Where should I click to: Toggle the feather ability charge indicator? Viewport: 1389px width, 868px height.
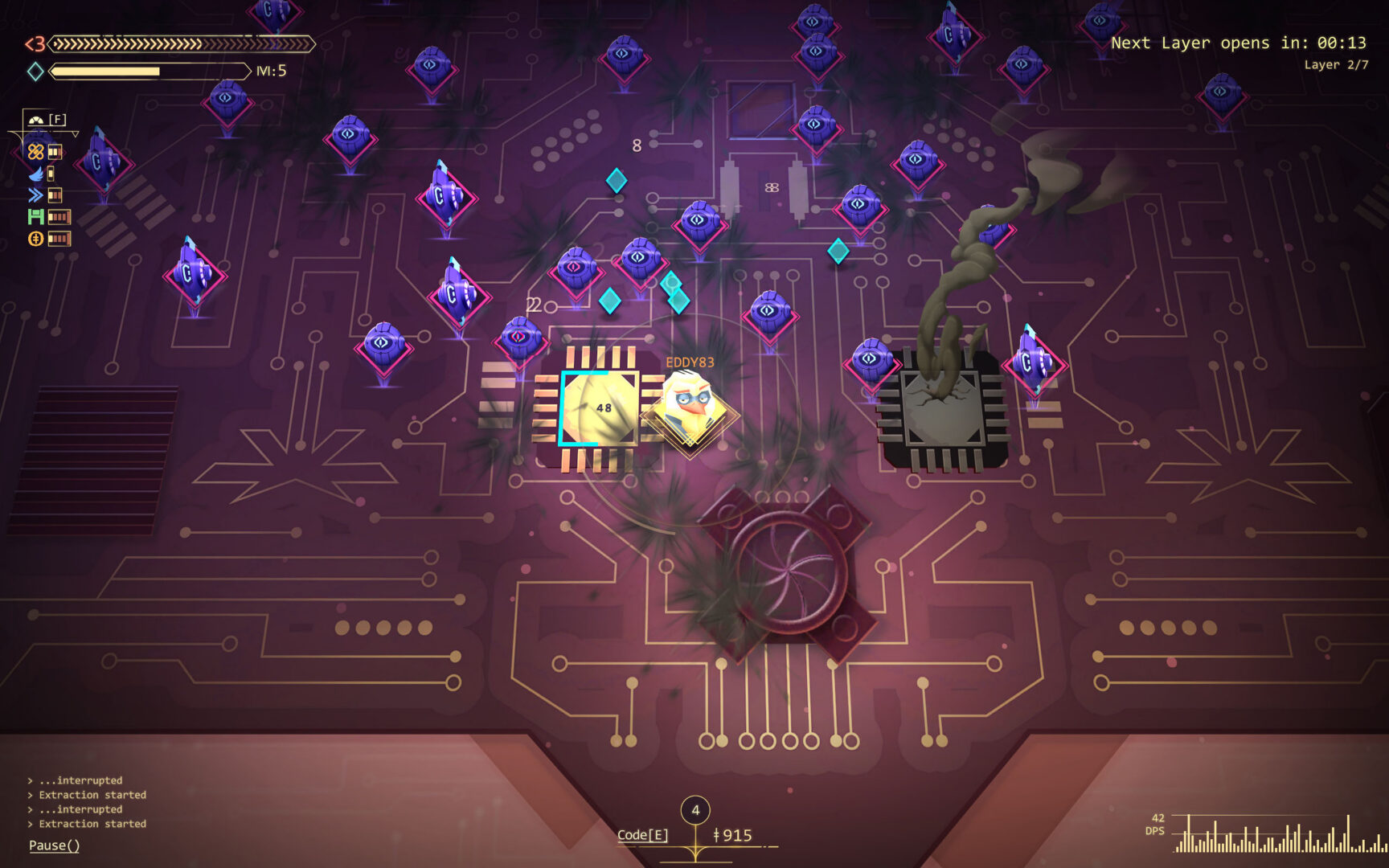click(50, 173)
